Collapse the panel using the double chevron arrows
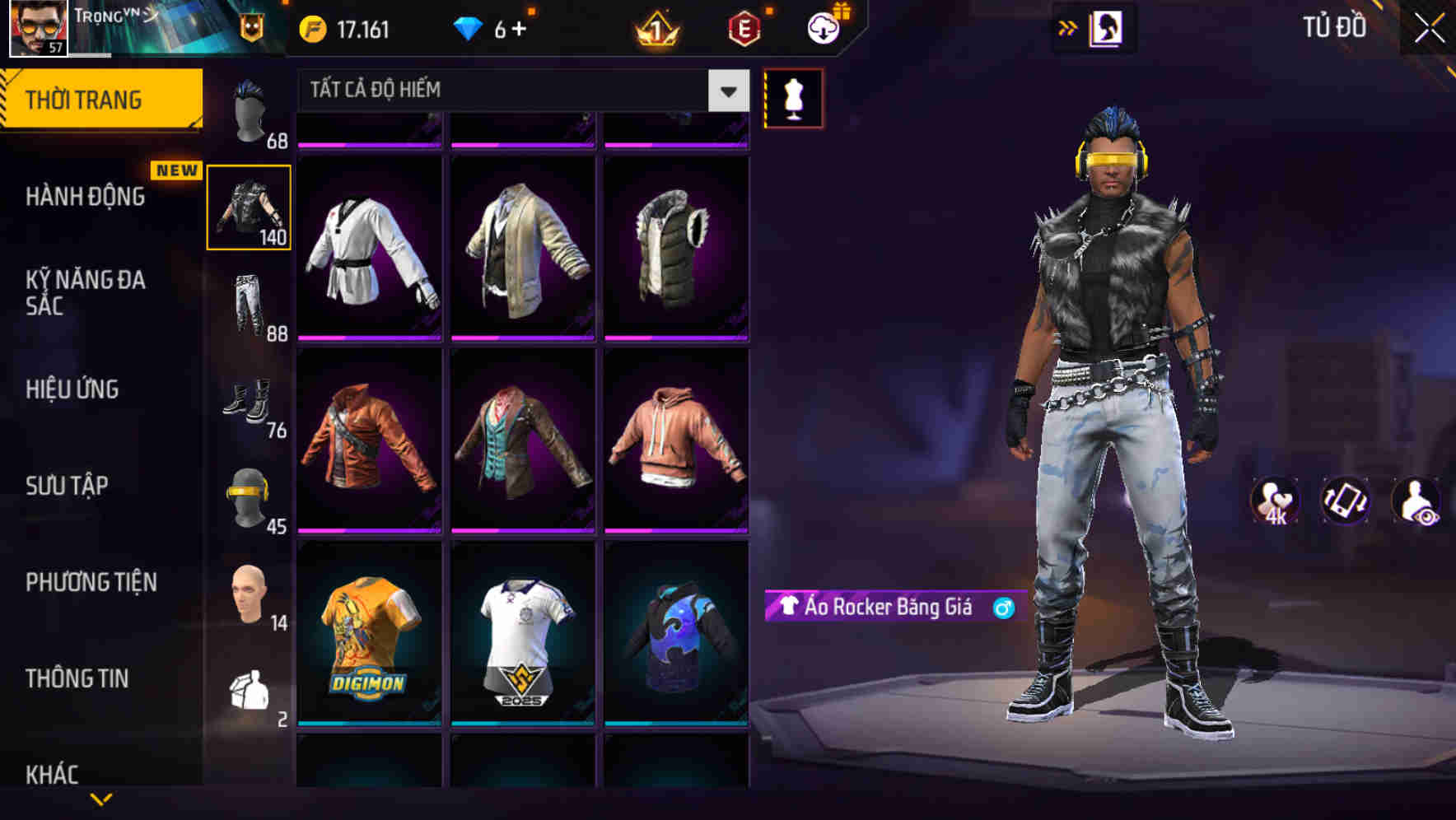 point(1068,27)
